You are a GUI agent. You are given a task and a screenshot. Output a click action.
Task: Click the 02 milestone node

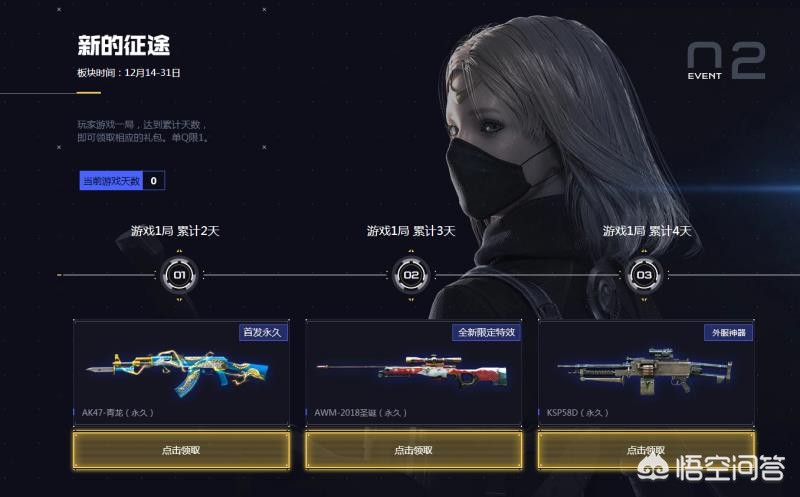tap(411, 274)
